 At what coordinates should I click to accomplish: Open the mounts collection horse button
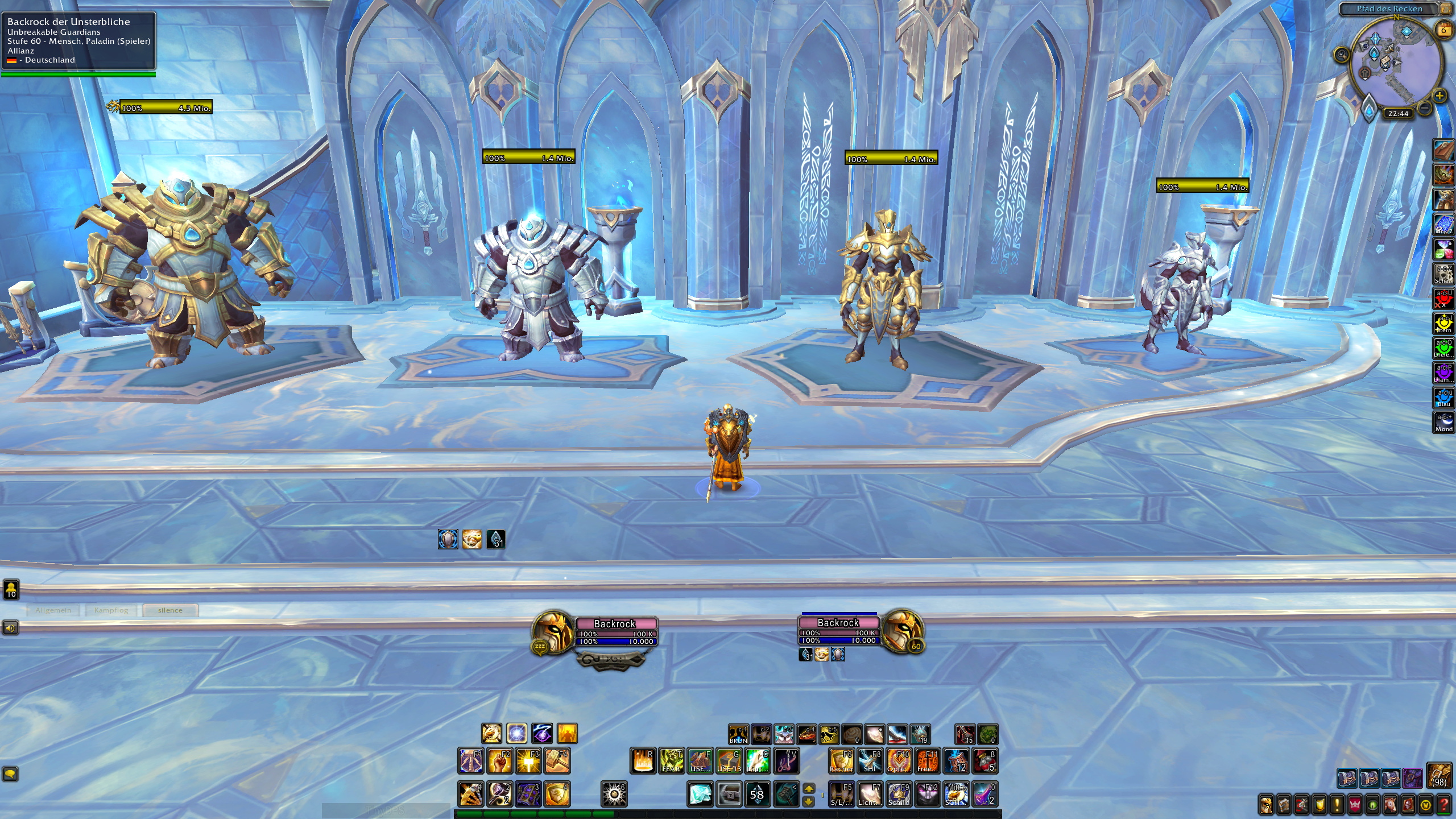click(1391, 805)
